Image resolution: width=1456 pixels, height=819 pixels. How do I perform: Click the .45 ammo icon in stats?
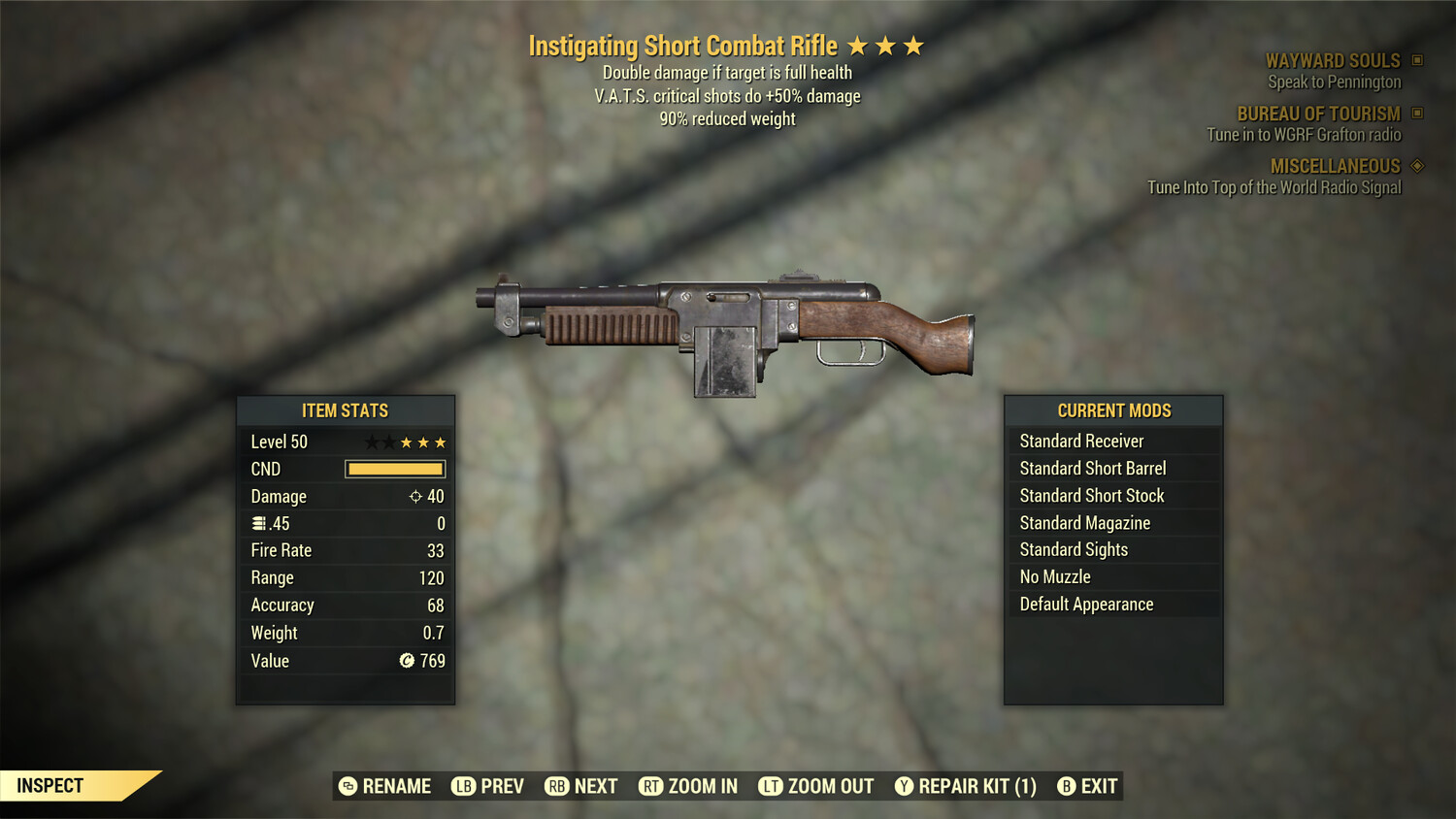pyautogui.click(x=260, y=523)
